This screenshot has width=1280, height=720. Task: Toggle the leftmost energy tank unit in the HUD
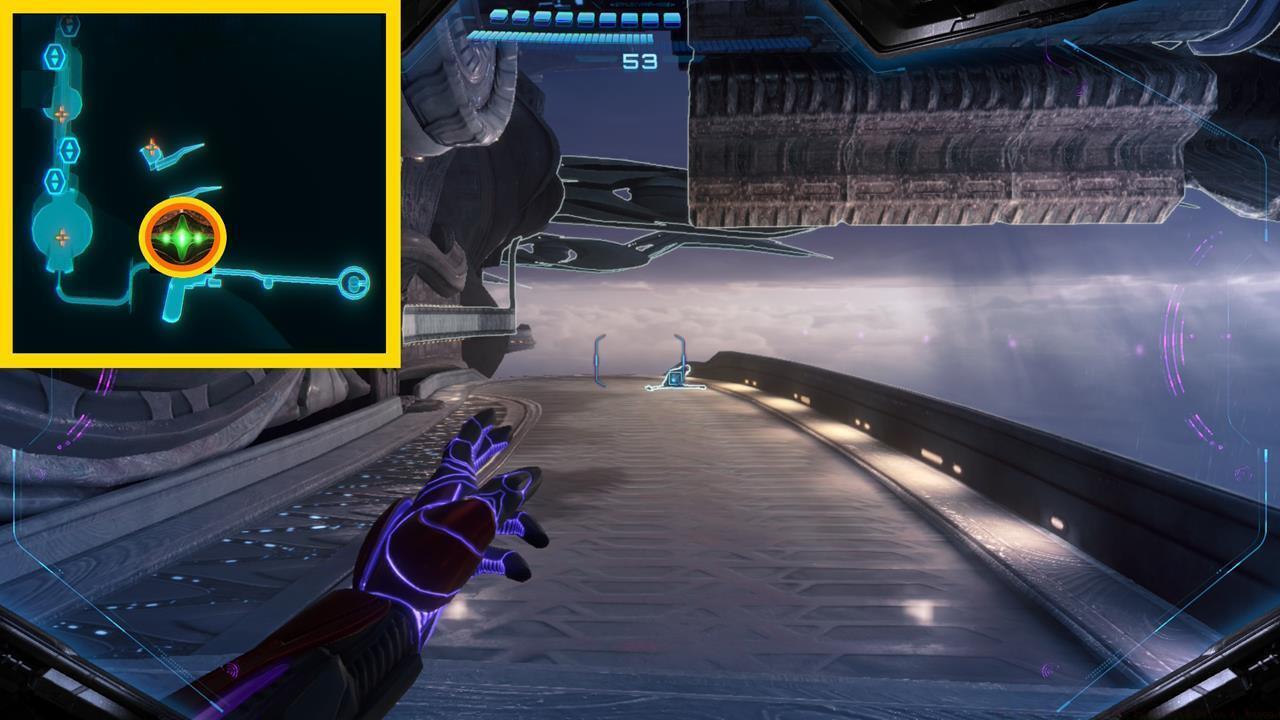(x=496, y=17)
